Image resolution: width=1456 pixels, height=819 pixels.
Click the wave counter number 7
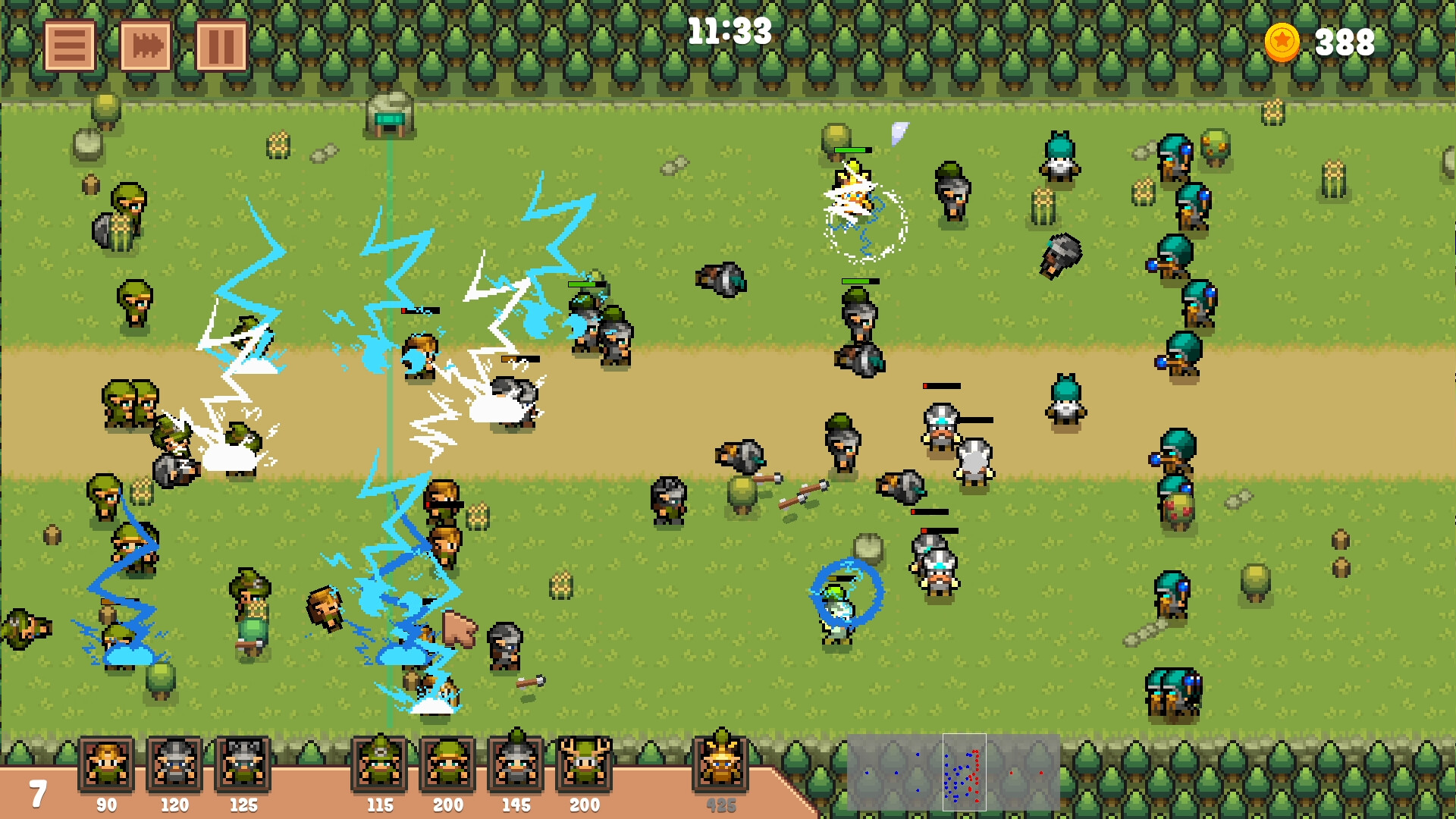[x=36, y=793]
